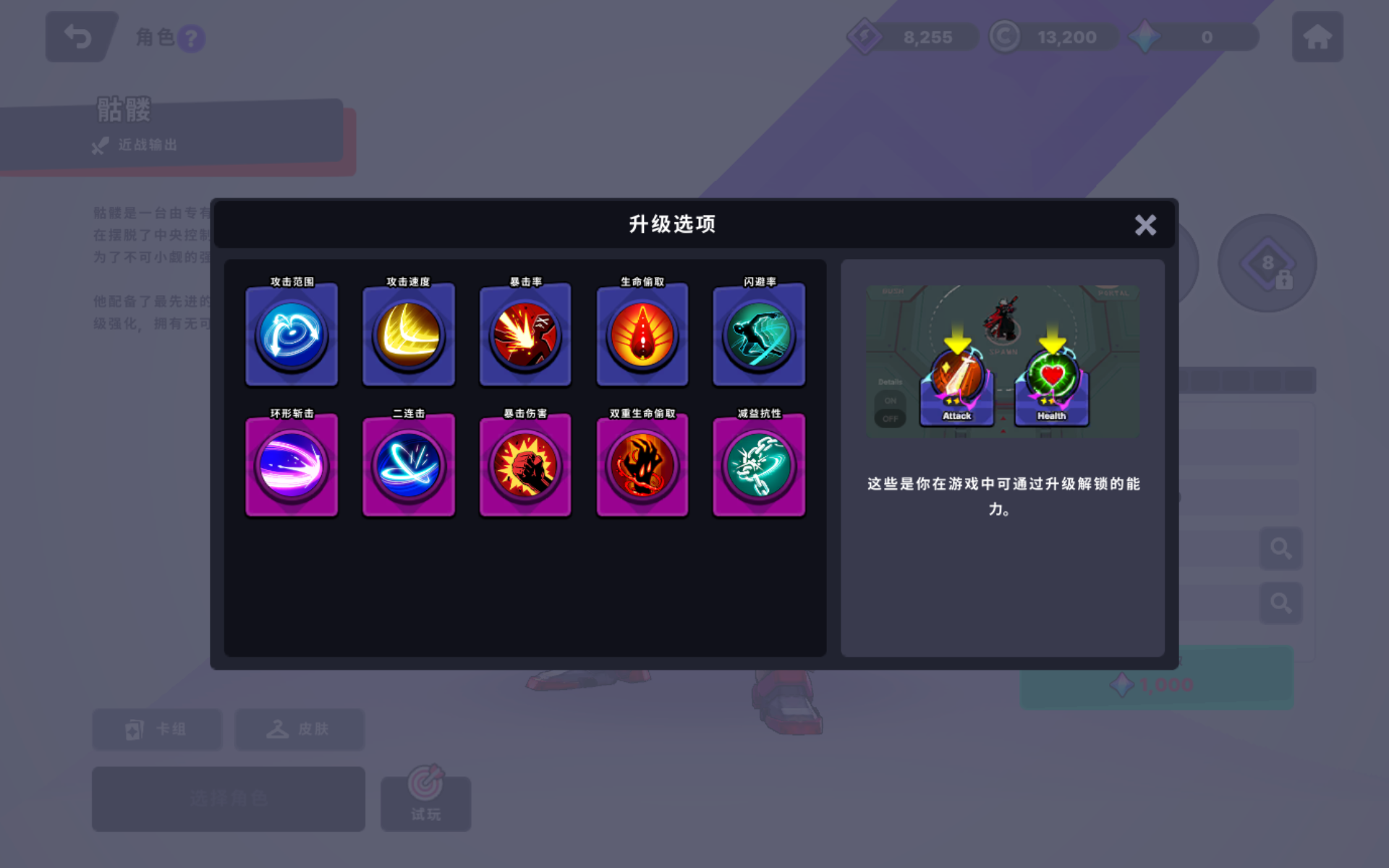
Task: View the 闪避率 upgrade icon
Action: coord(758,334)
